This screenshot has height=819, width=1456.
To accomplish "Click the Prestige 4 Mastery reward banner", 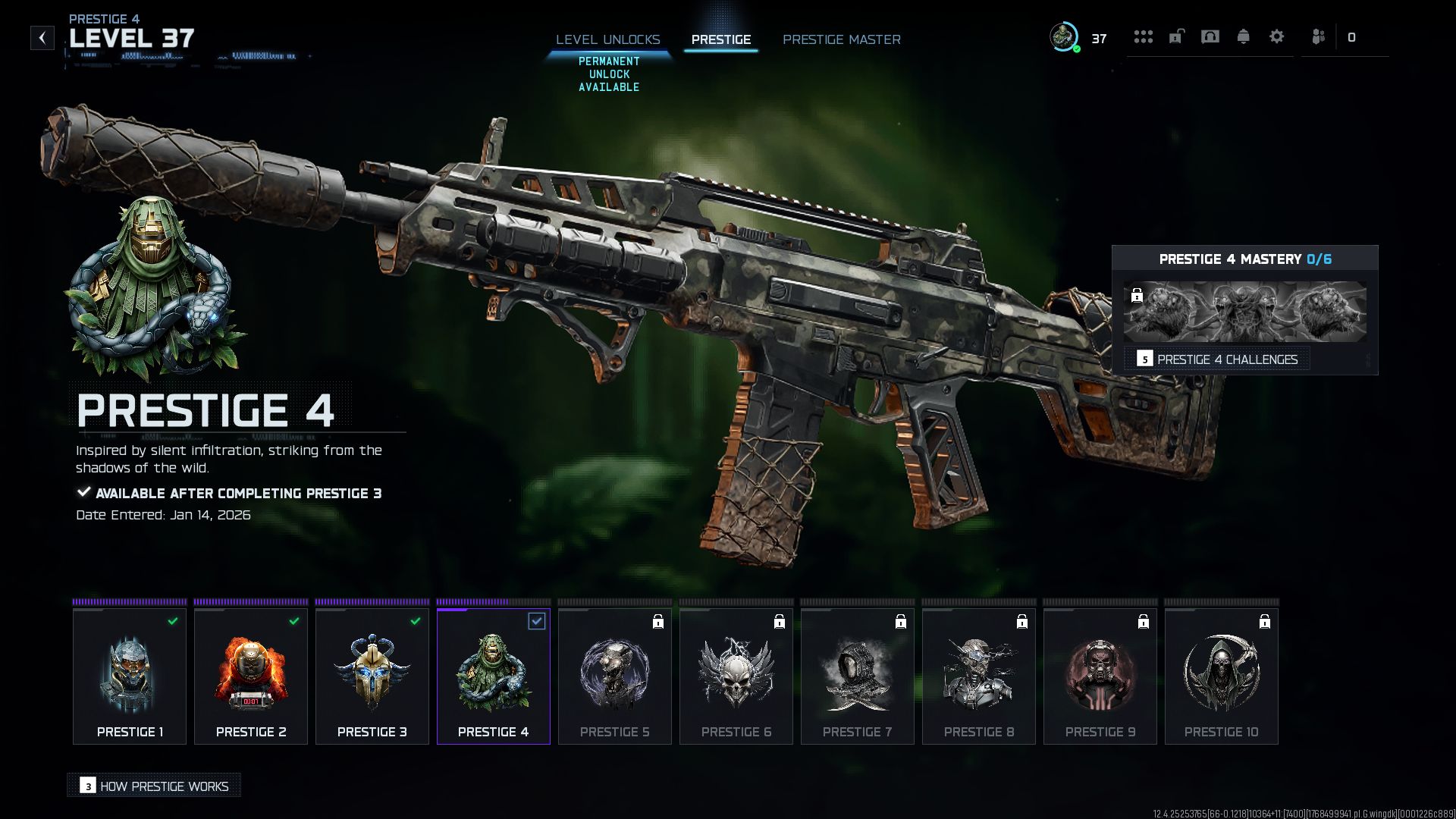I will pos(1244,312).
